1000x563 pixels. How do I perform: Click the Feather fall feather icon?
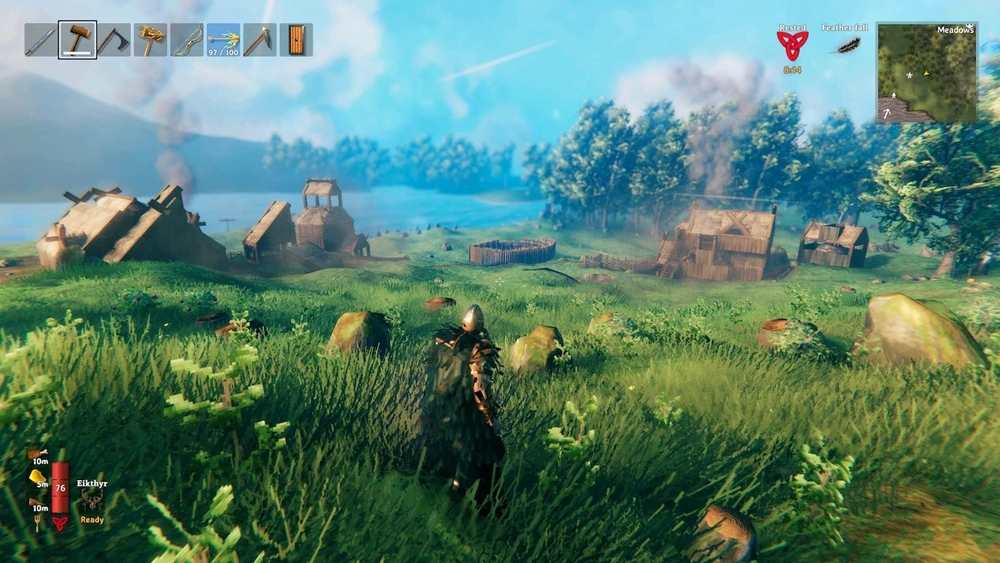[x=848, y=45]
